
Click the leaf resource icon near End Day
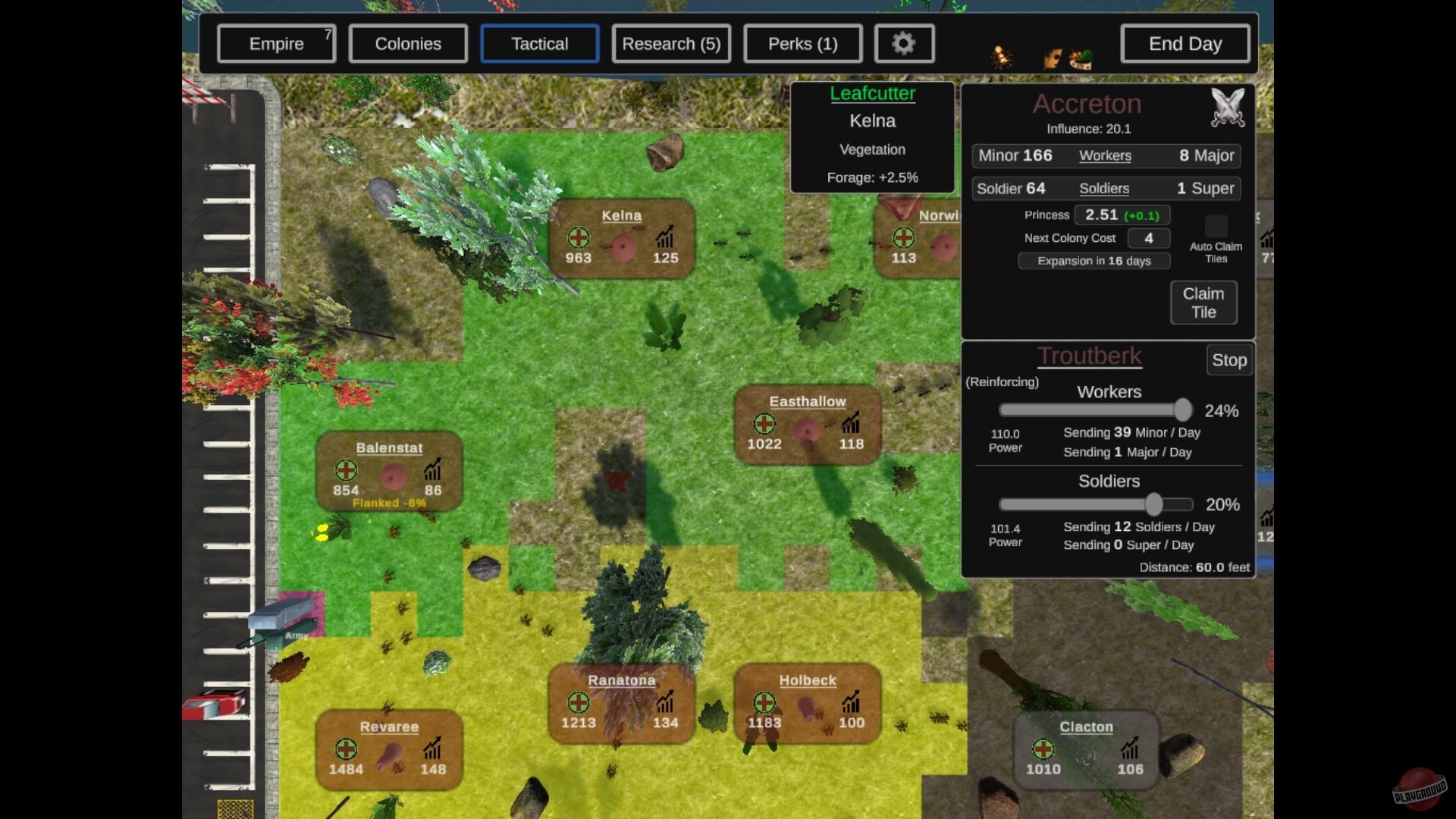coord(1053,58)
